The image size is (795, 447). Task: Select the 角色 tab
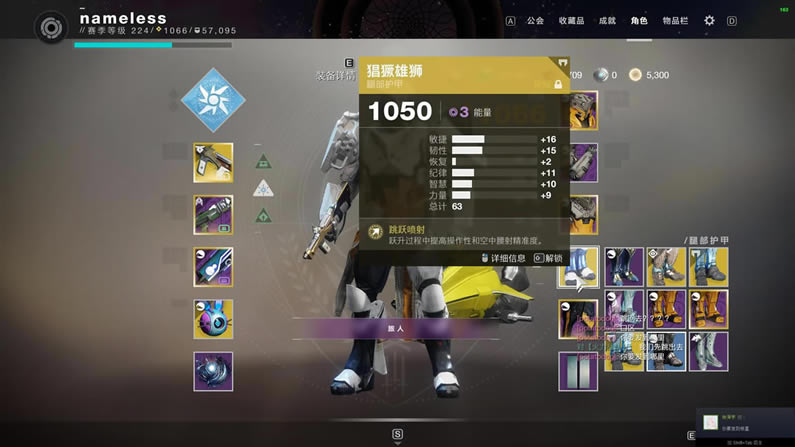[x=639, y=20]
